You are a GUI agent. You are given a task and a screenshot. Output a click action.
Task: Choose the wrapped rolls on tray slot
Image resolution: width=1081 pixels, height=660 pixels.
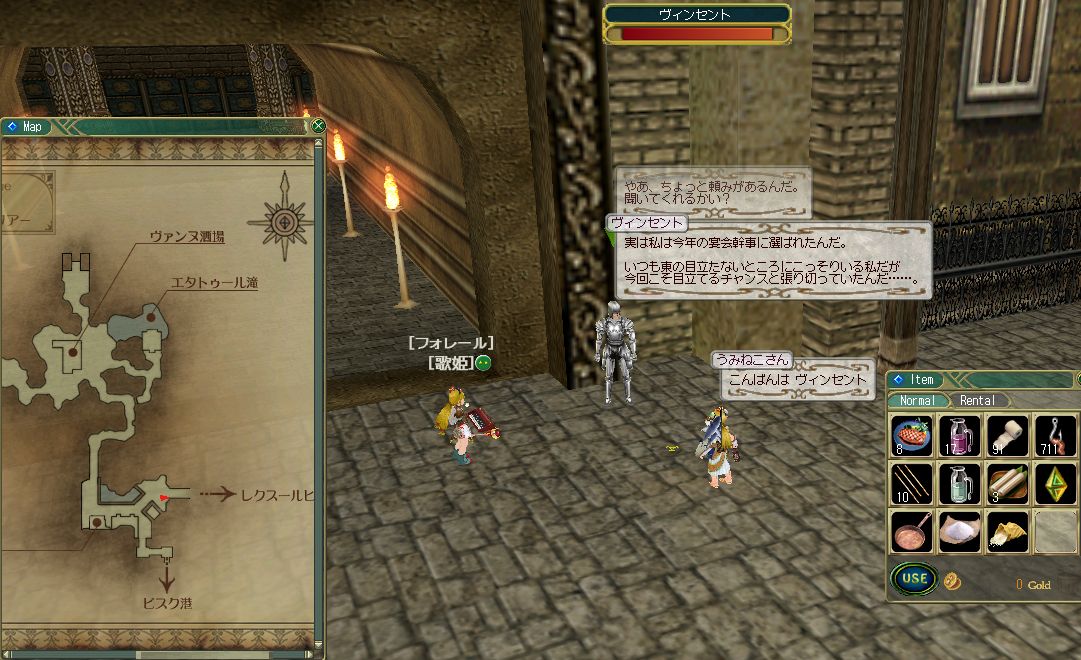click(x=1007, y=484)
